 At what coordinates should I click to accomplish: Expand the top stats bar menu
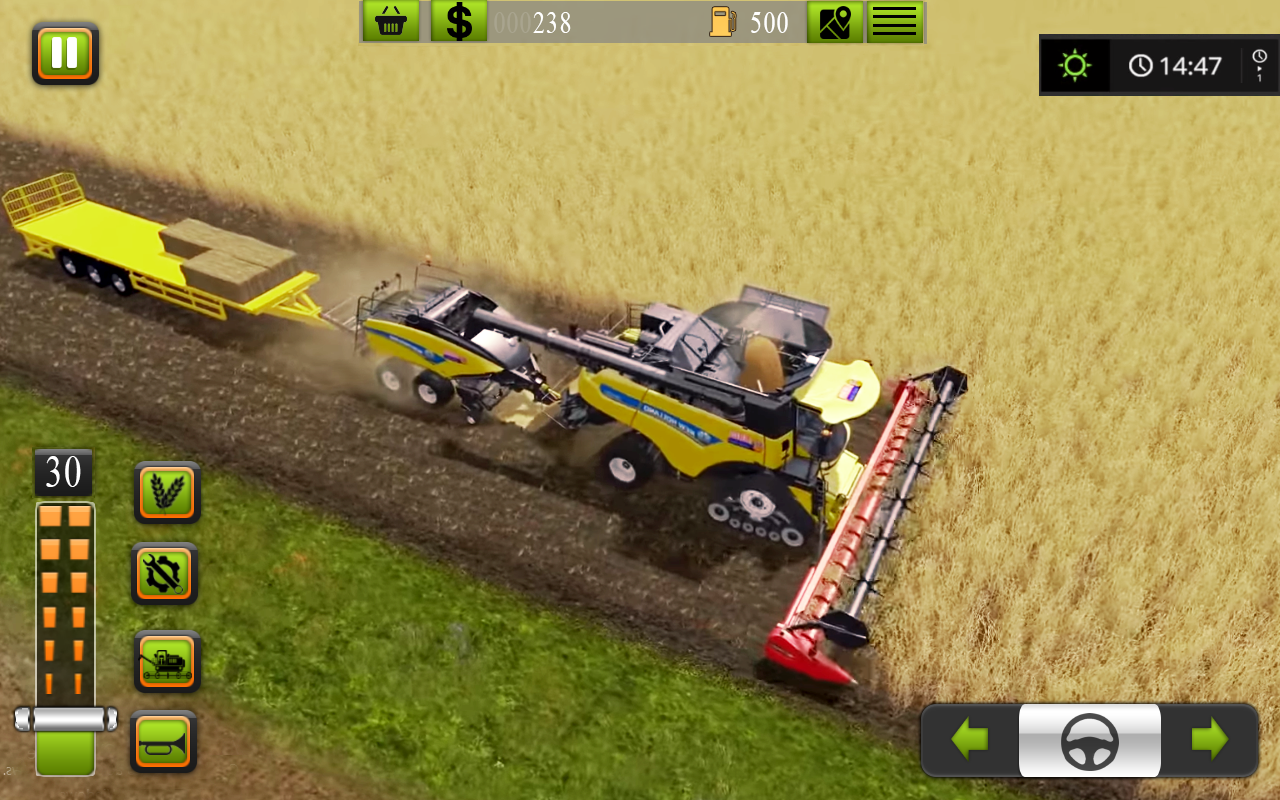click(x=893, y=21)
